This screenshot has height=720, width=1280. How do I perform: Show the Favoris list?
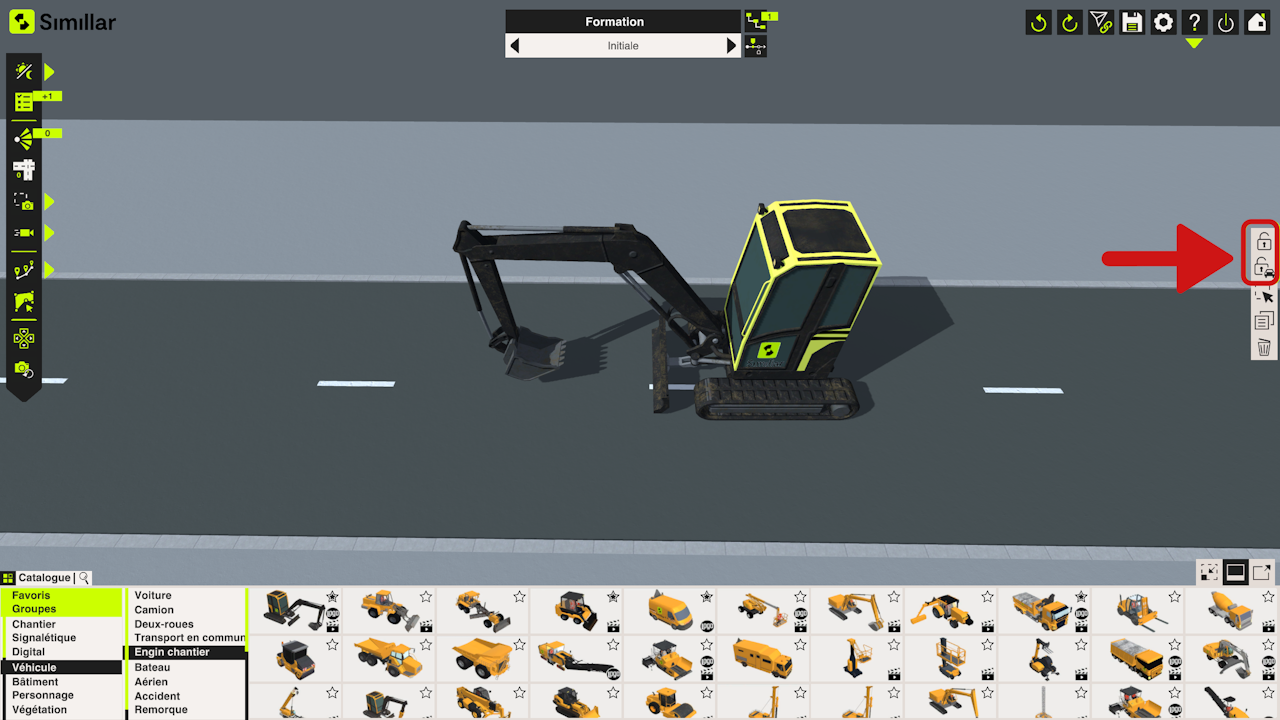click(31, 595)
